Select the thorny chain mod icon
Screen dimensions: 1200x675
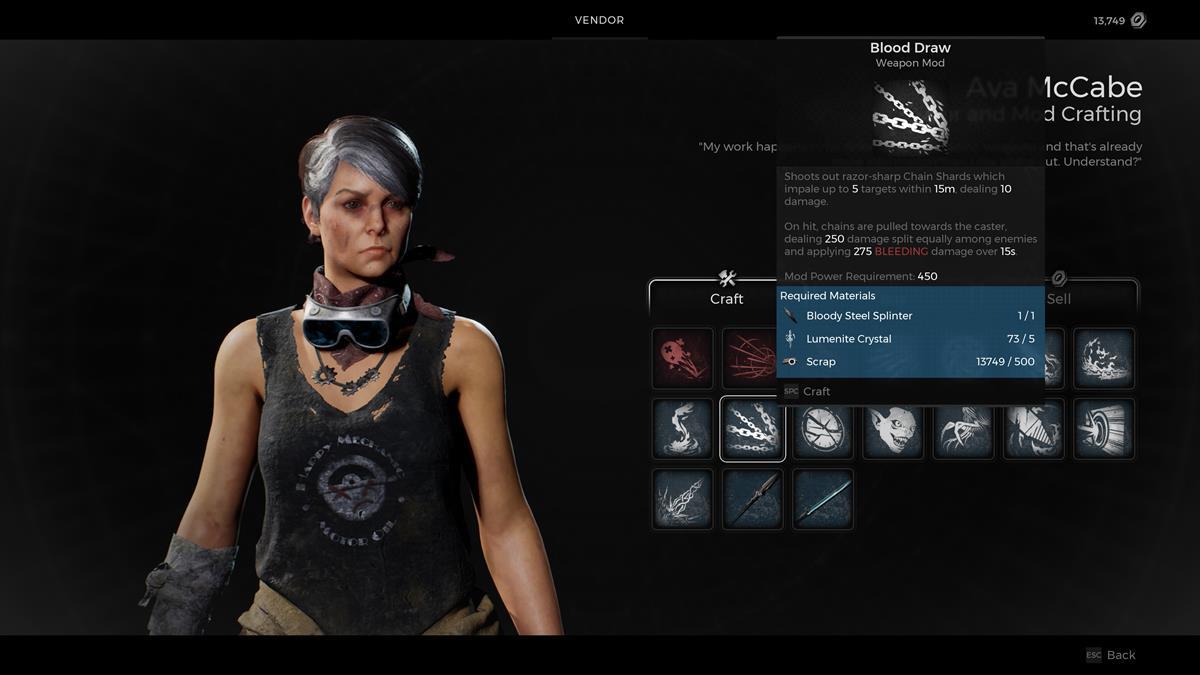682,499
